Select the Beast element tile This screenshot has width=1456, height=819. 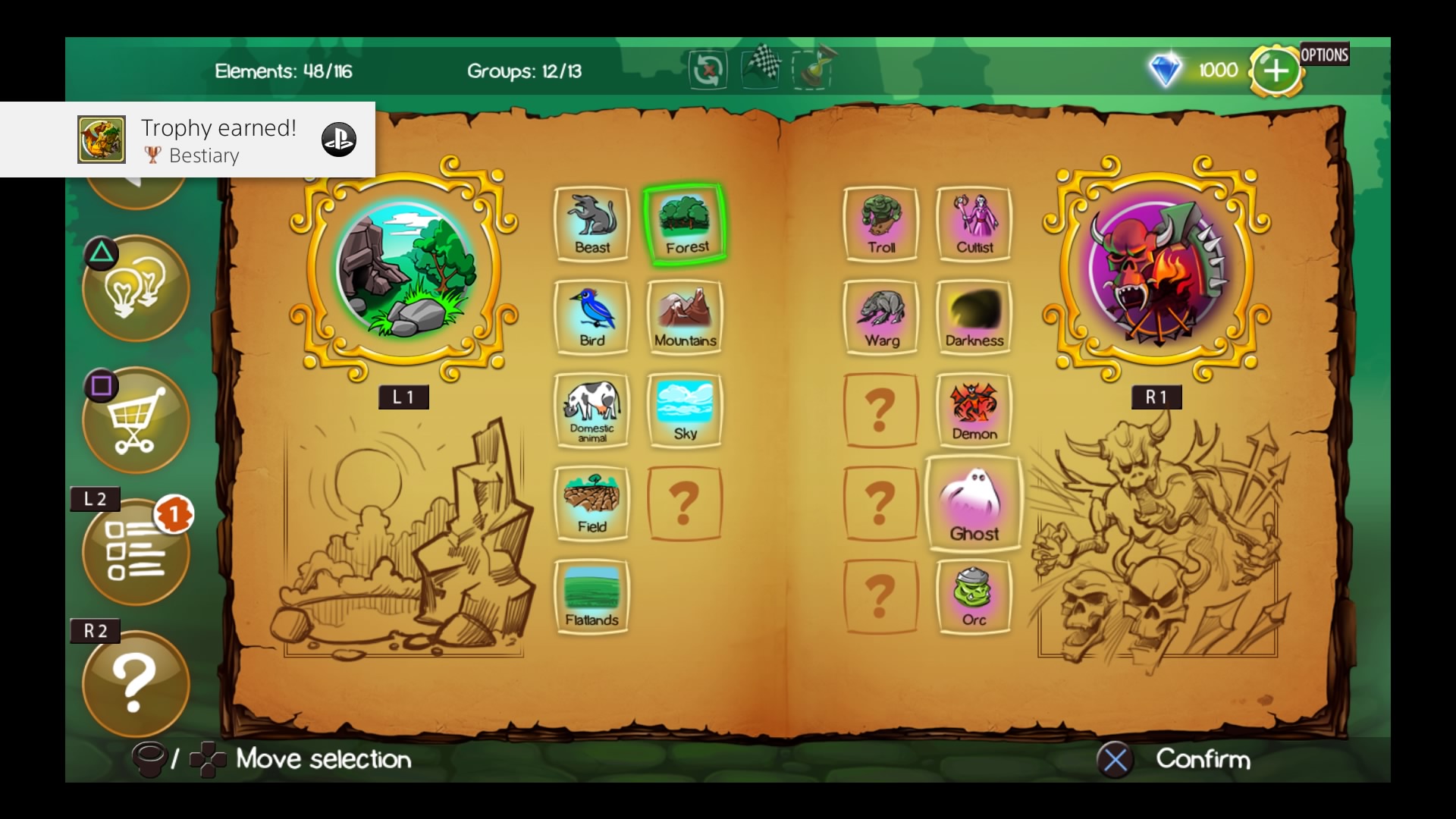[x=592, y=224]
